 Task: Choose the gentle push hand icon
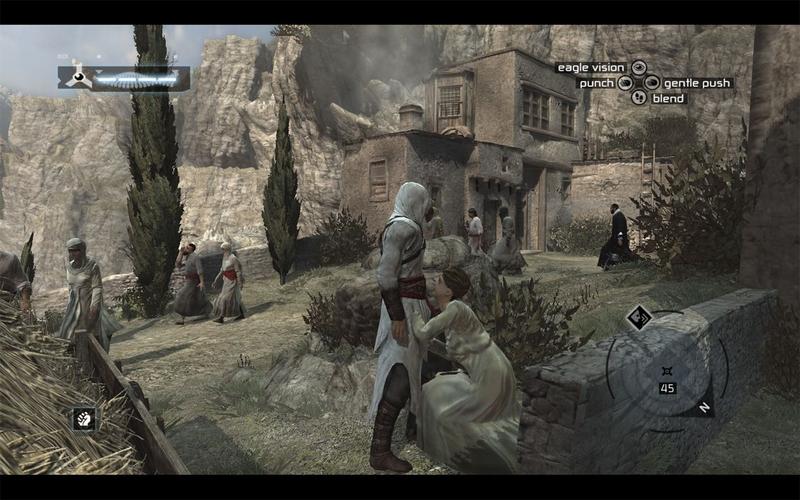(652, 83)
